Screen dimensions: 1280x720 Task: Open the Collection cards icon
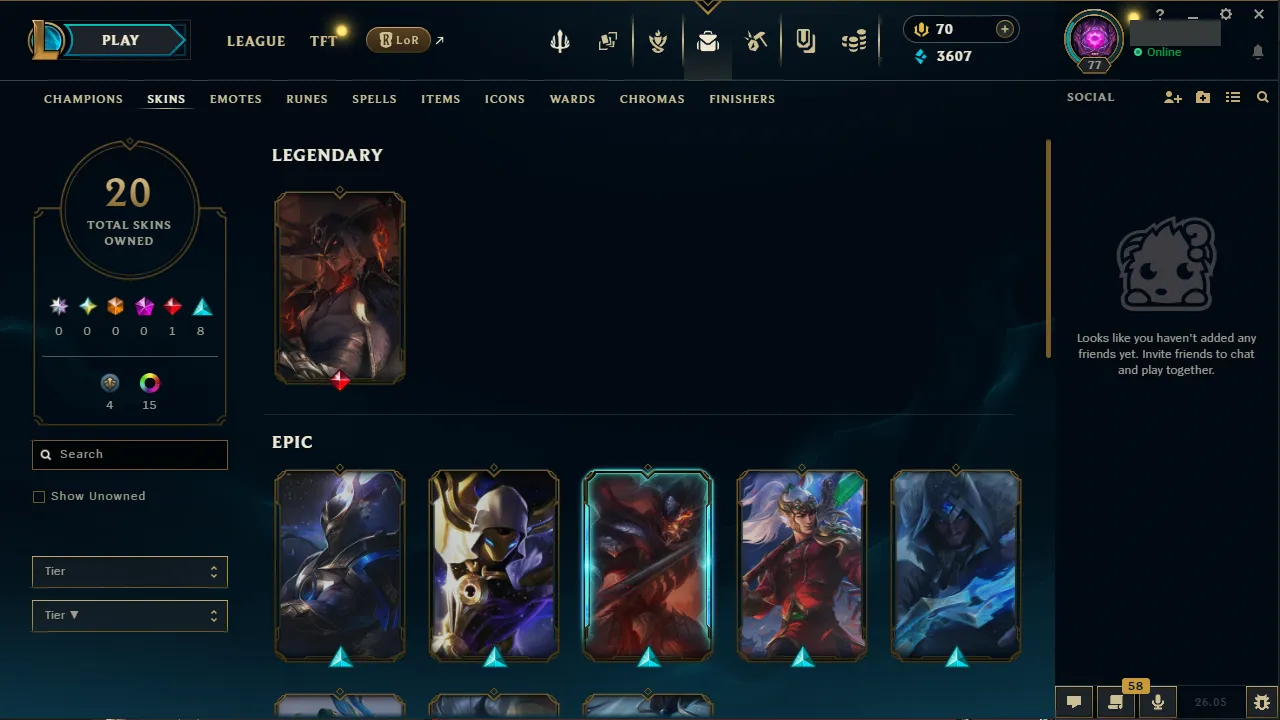(608, 42)
